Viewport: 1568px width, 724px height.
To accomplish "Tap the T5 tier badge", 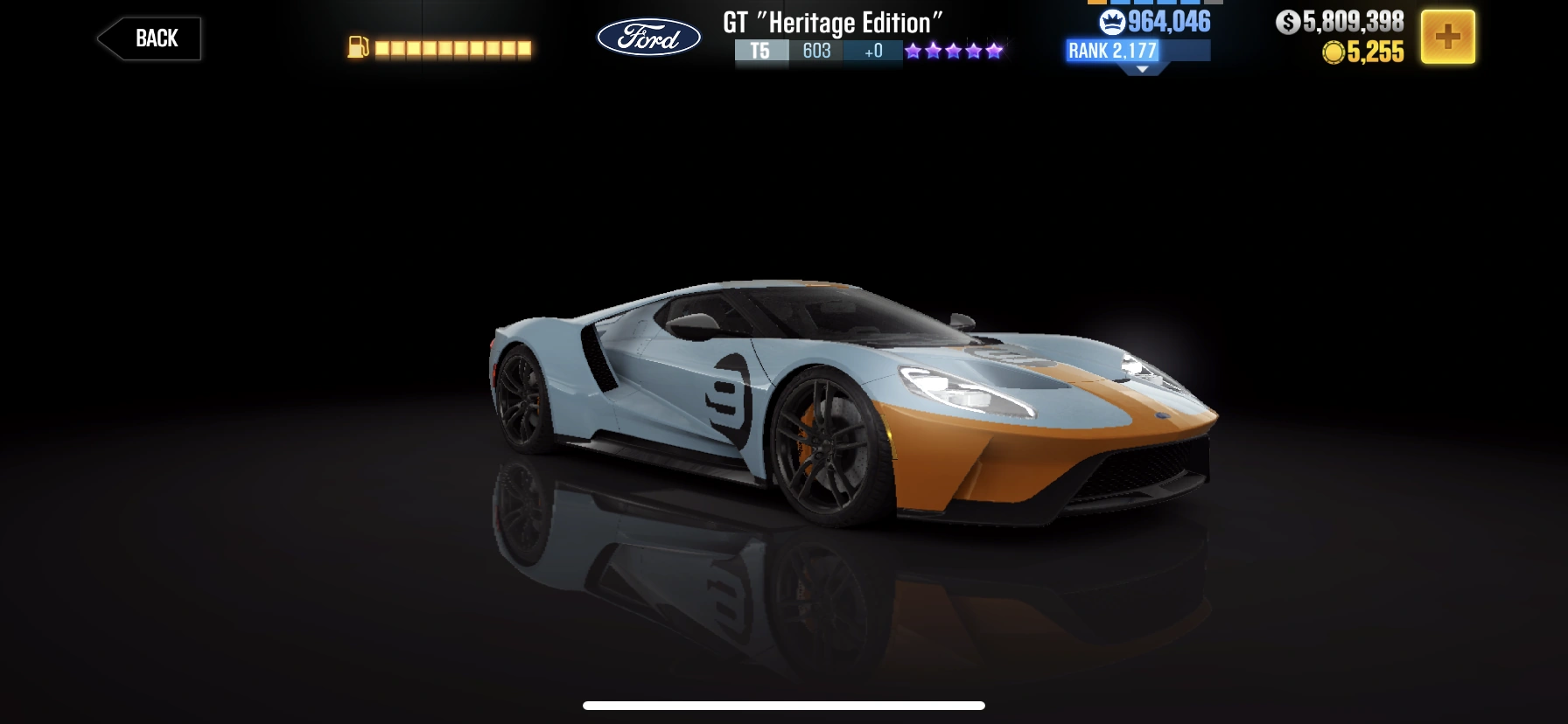I will pyautogui.click(x=759, y=52).
